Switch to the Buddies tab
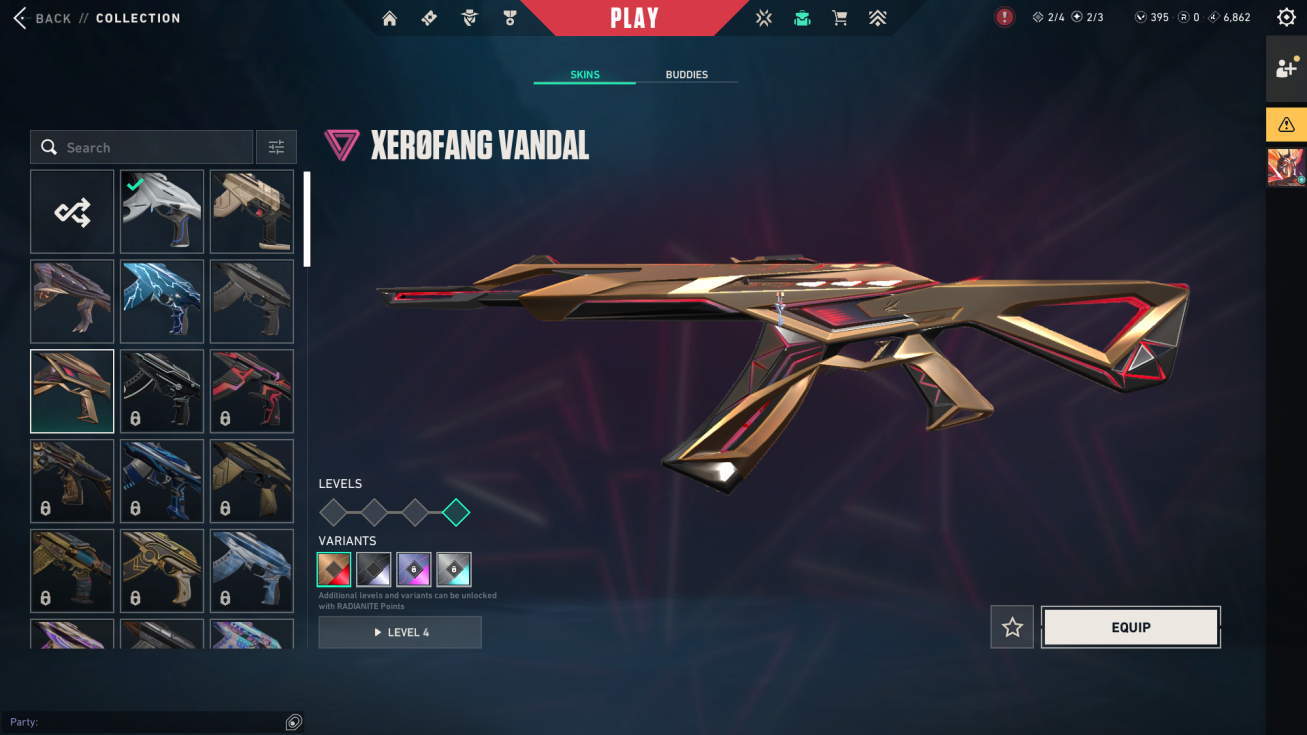Viewport: 1307px width, 735px height. point(686,75)
